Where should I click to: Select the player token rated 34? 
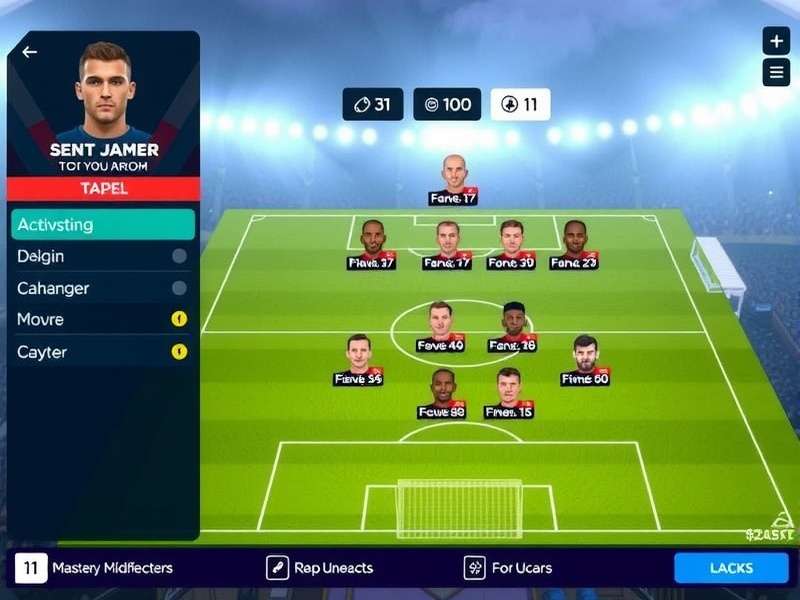[358, 360]
